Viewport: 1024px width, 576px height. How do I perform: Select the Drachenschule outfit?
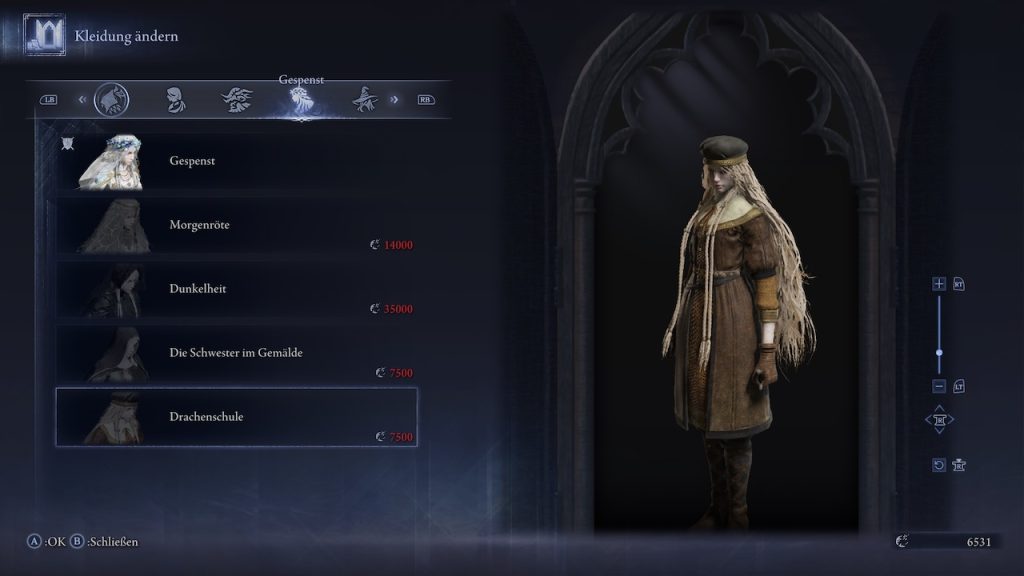(x=236, y=417)
